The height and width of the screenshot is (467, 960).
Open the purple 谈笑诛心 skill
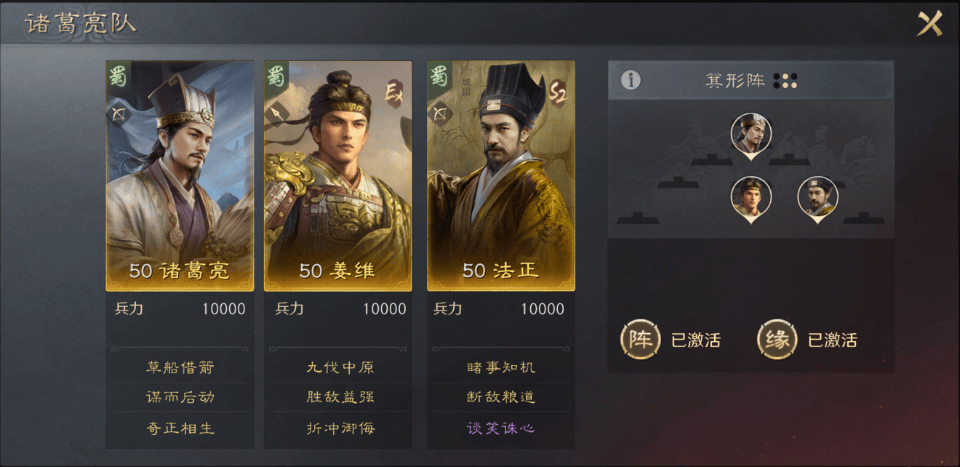(x=501, y=428)
